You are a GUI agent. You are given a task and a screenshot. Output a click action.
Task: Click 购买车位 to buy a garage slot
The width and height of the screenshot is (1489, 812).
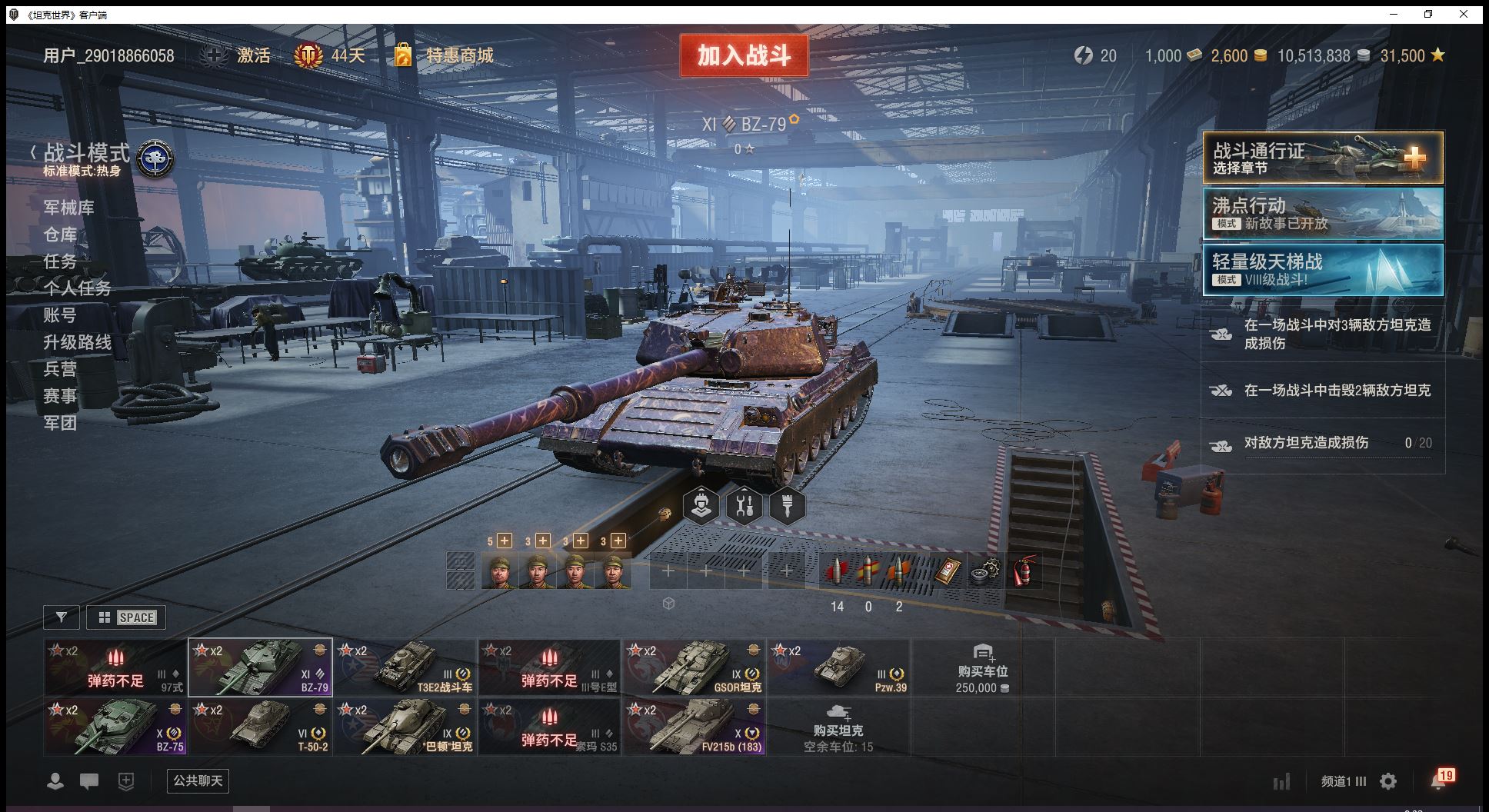point(982,669)
